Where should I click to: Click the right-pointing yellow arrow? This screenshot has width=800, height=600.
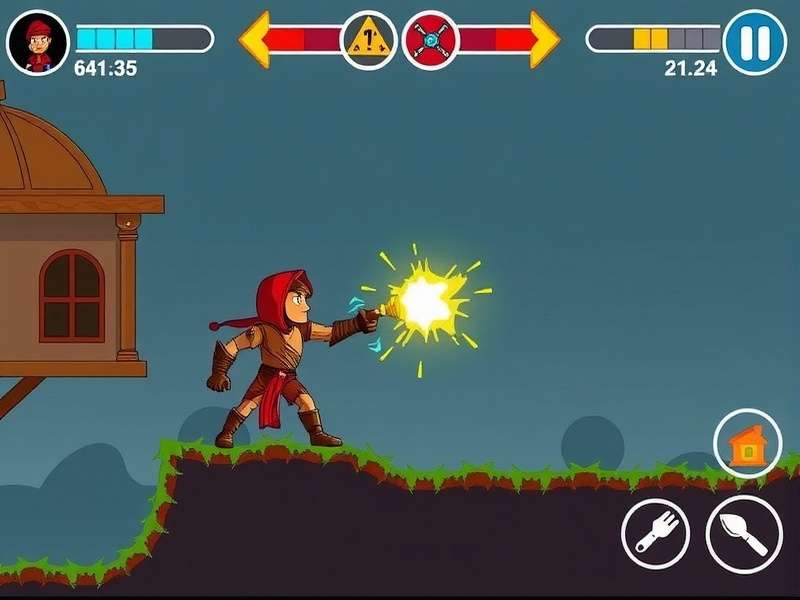tap(544, 40)
